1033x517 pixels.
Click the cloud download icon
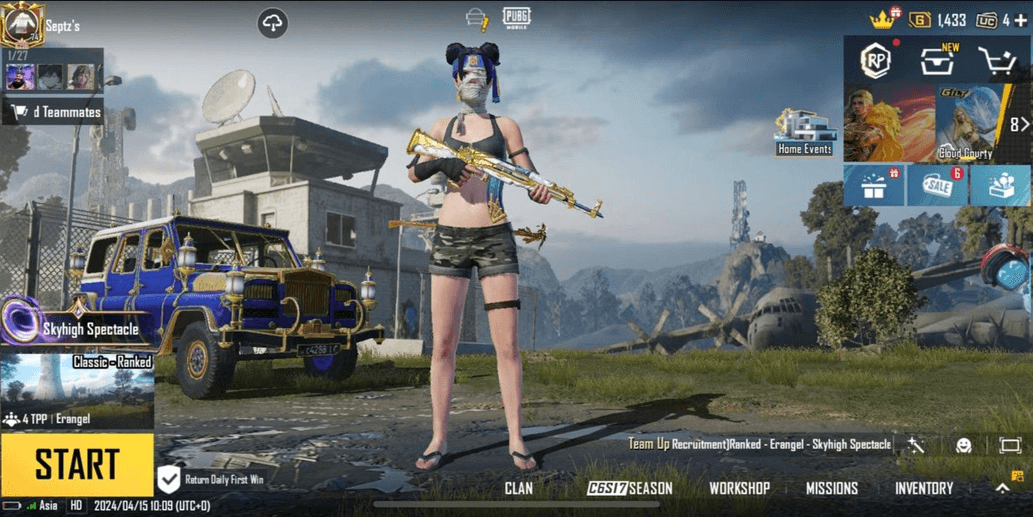[x=273, y=23]
